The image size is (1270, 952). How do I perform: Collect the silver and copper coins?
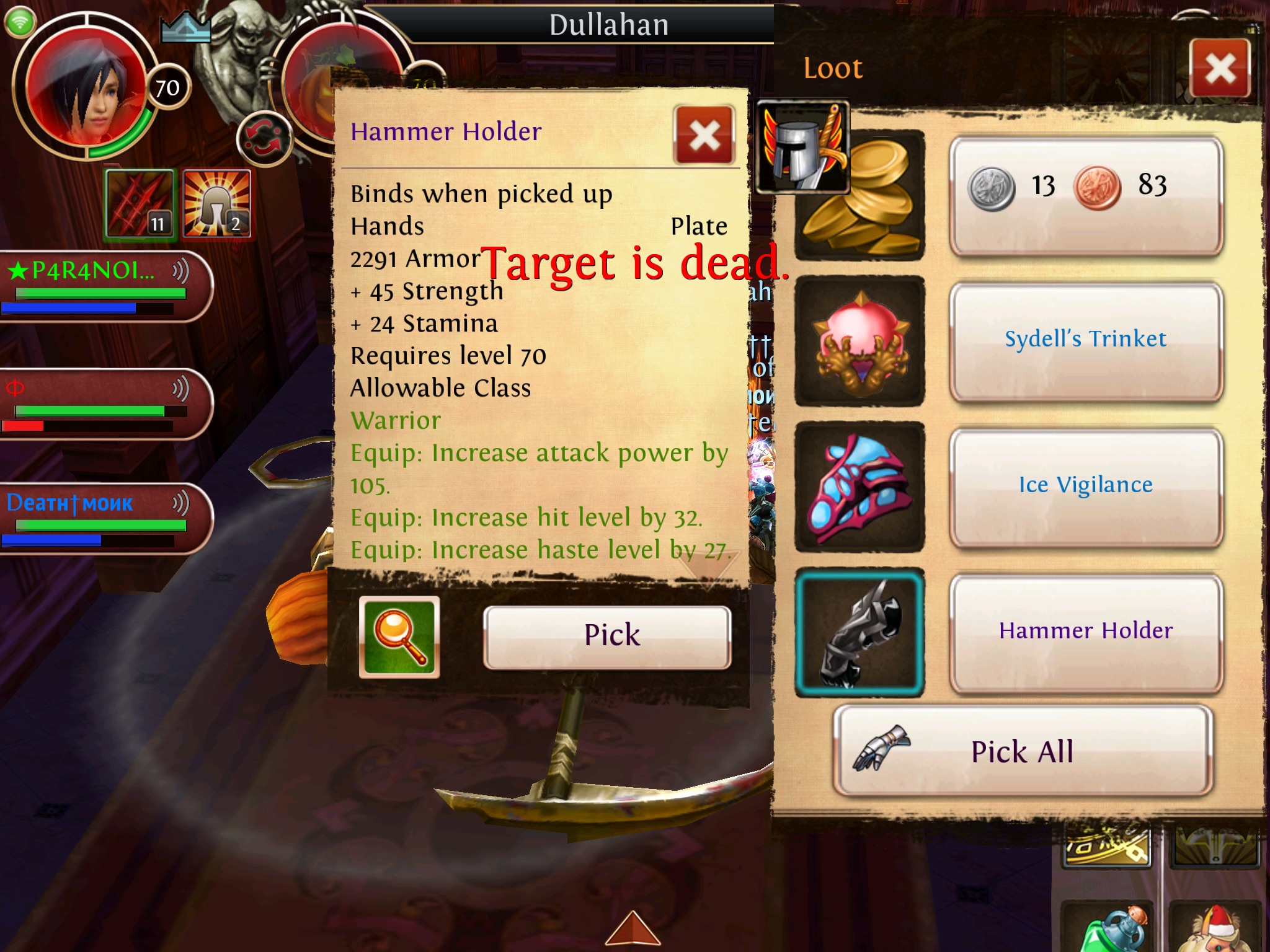click(x=1085, y=195)
